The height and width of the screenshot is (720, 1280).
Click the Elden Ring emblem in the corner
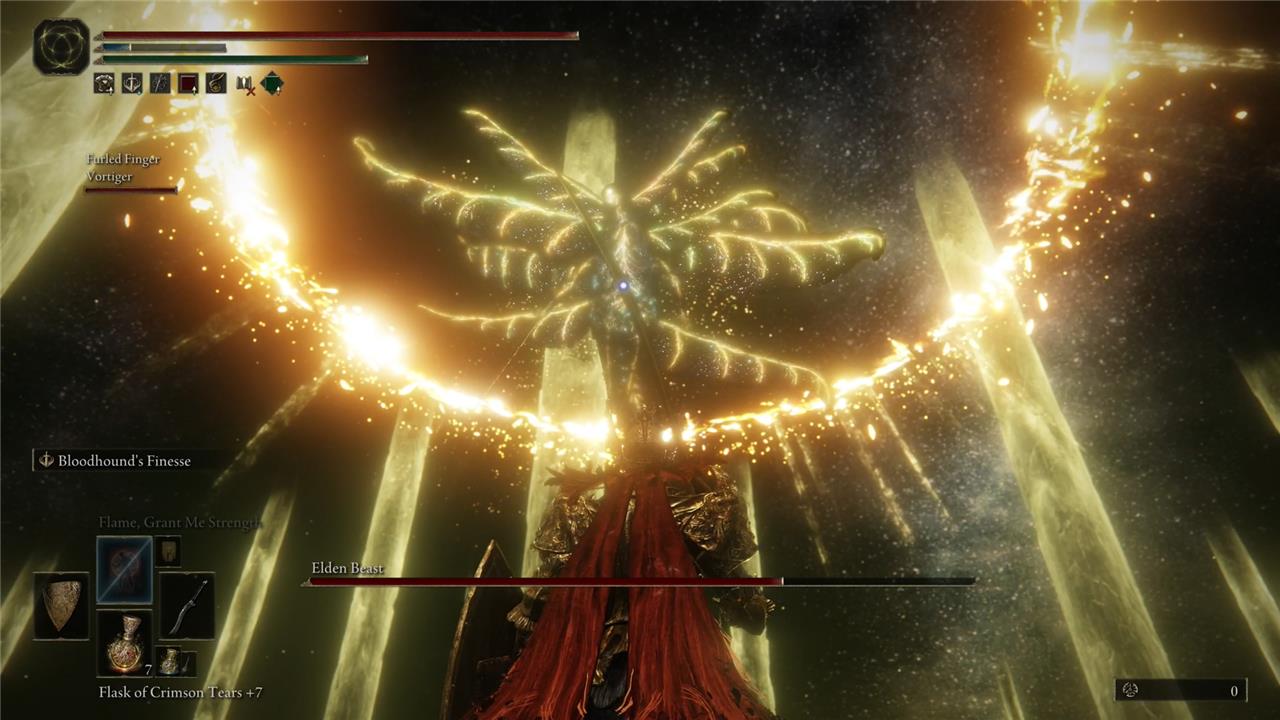[x=61, y=47]
